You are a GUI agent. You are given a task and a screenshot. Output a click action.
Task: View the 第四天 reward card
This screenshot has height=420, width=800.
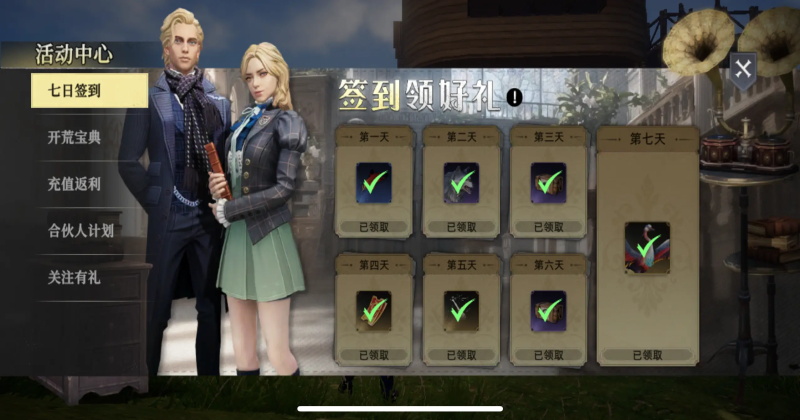(x=373, y=308)
